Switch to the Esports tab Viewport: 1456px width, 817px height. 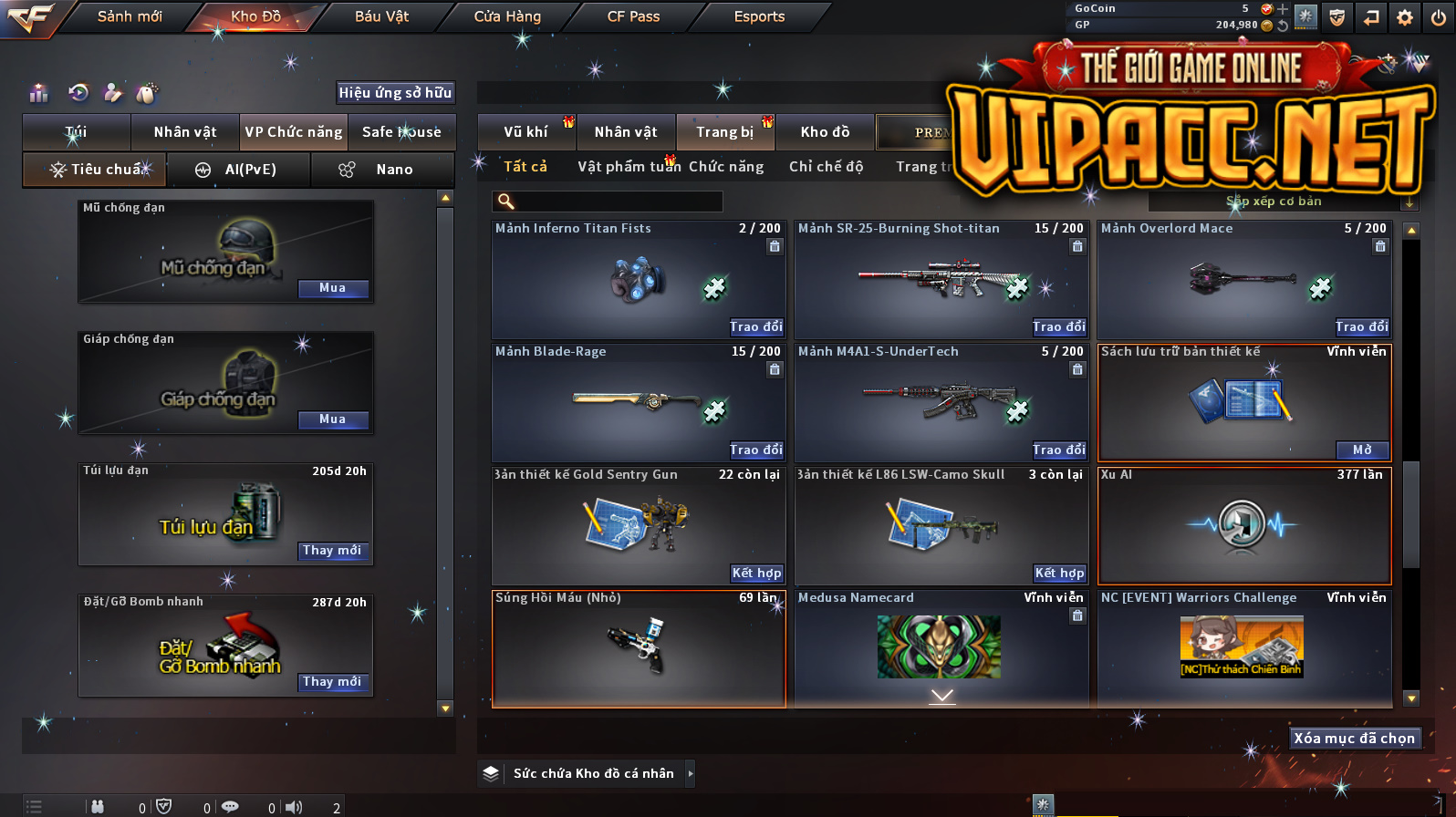(759, 16)
